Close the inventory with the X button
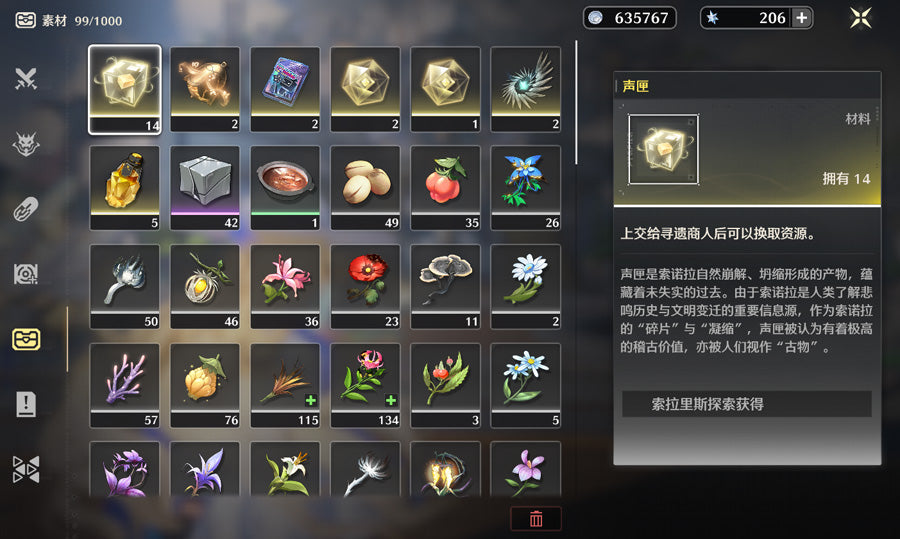Viewport: 900px width, 539px height. (x=860, y=18)
